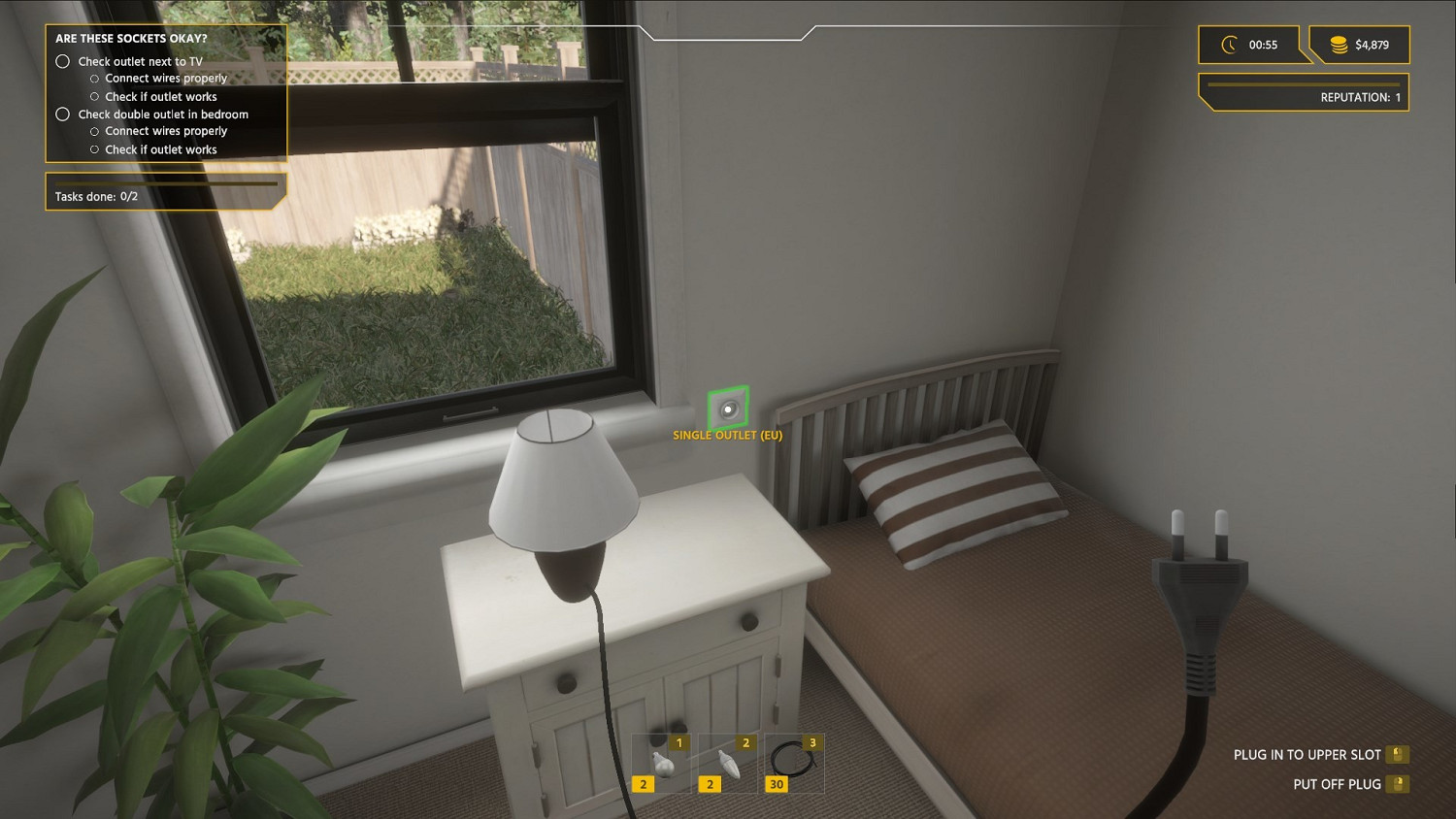
Task: Click the highlighted Single Outlet (EU) marker
Action: click(x=729, y=409)
